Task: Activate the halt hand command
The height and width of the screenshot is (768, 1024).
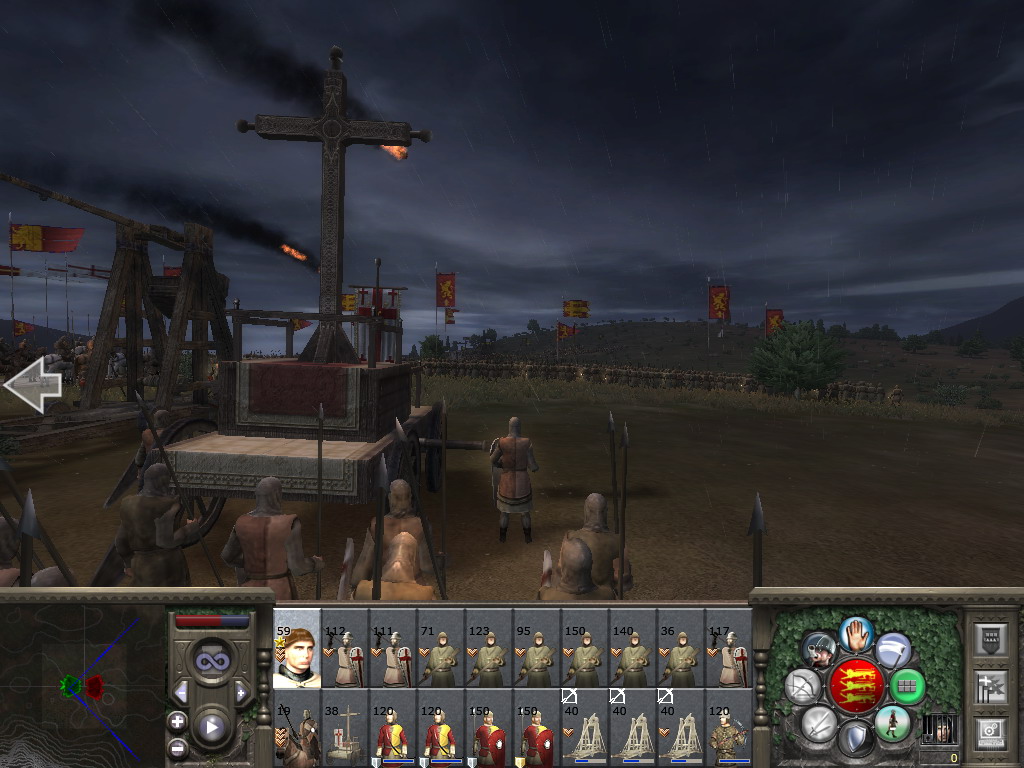Action: point(856,632)
